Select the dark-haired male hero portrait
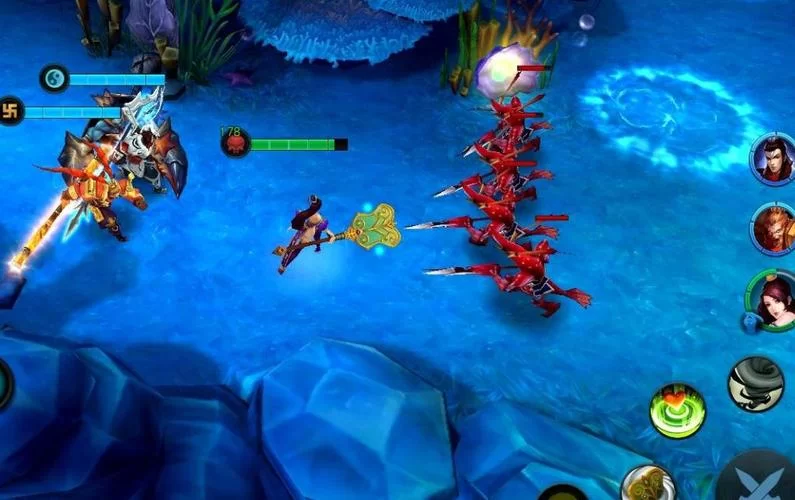The image size is (795, 500). (x=774, y=158)
